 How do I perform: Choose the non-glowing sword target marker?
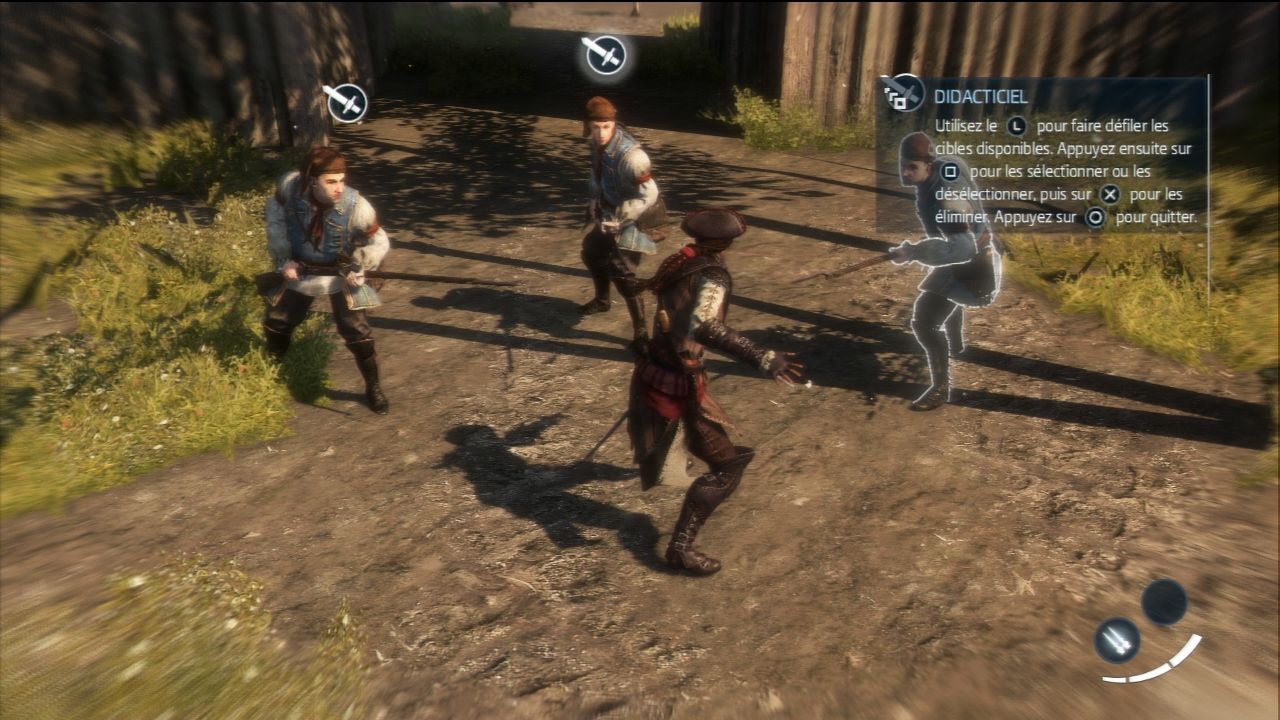point(346,103)
